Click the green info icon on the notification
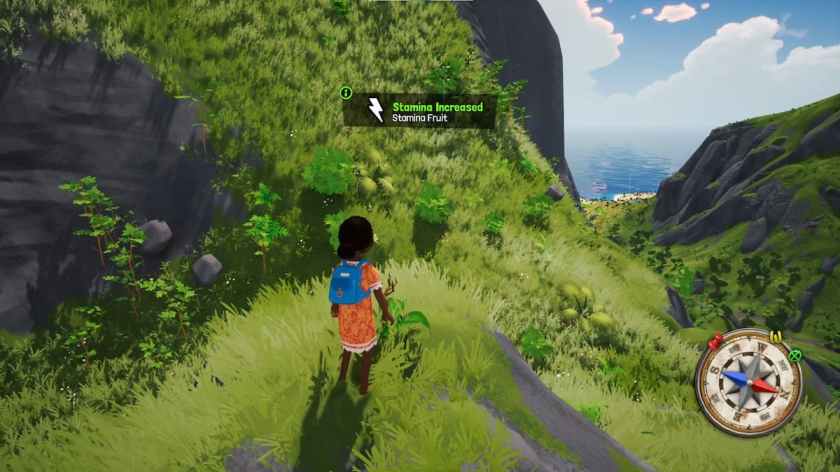 (x=346, y=93)
